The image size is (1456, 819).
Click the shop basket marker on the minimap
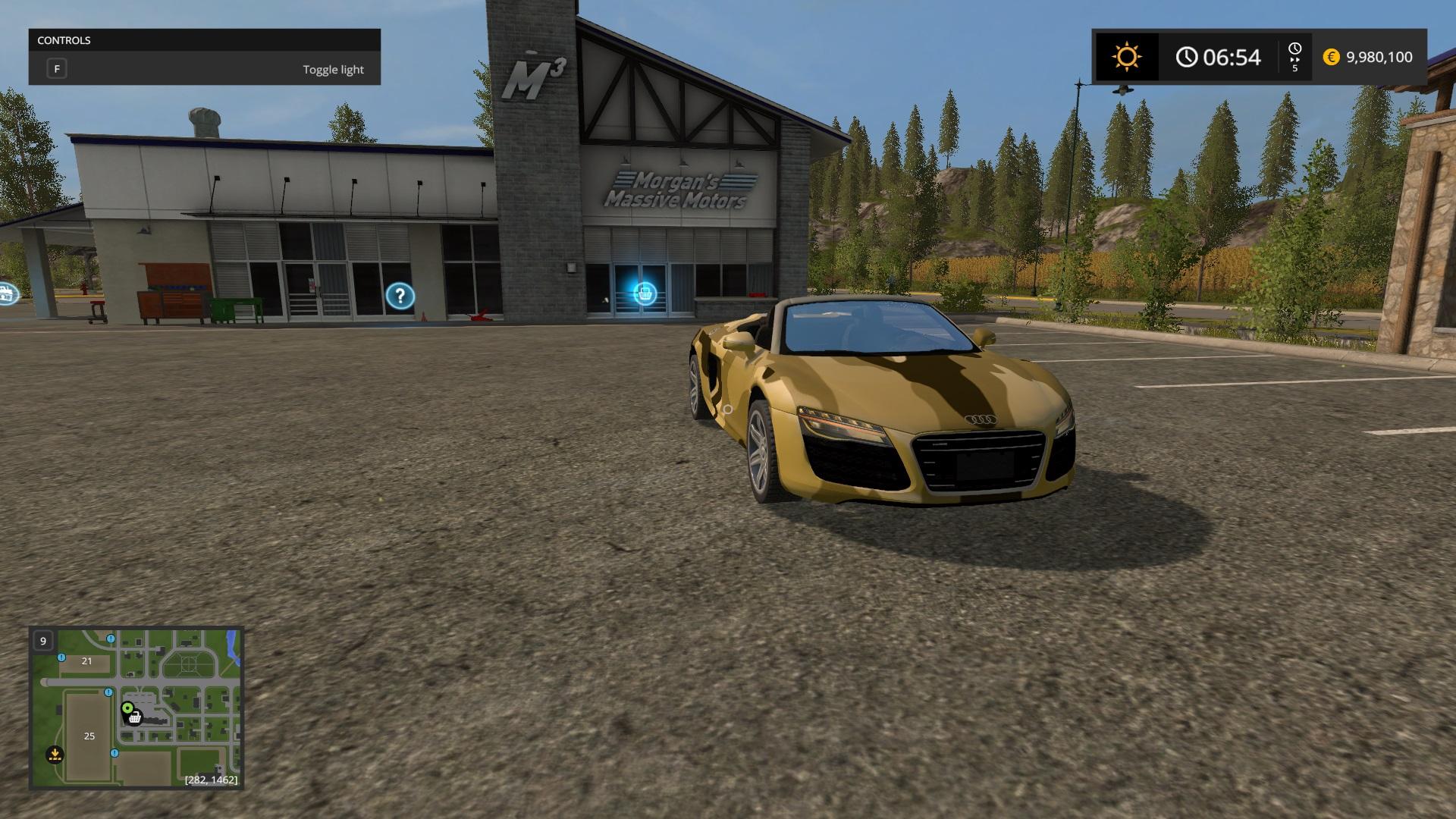click(136, 717)
